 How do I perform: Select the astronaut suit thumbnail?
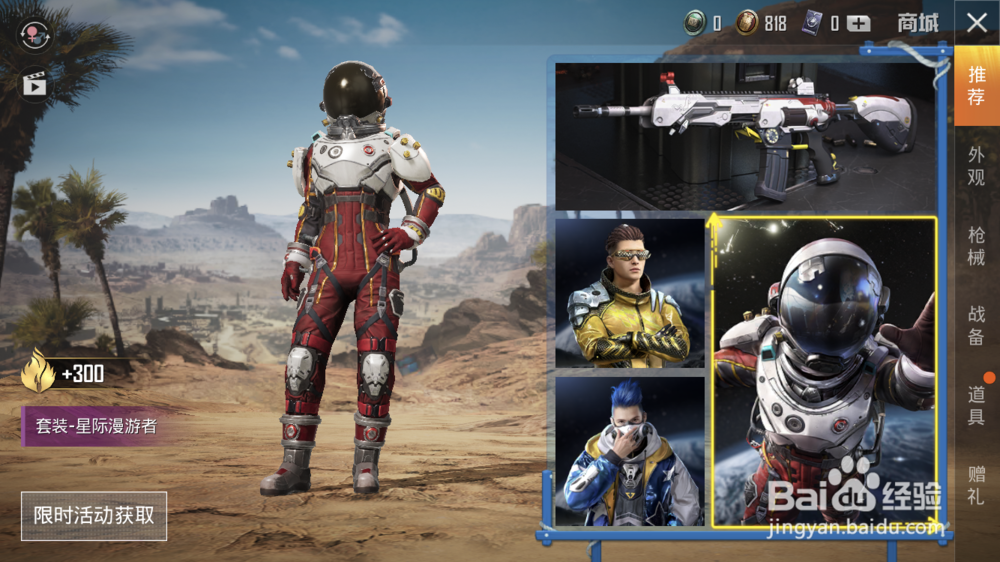[x=824, y=371]
